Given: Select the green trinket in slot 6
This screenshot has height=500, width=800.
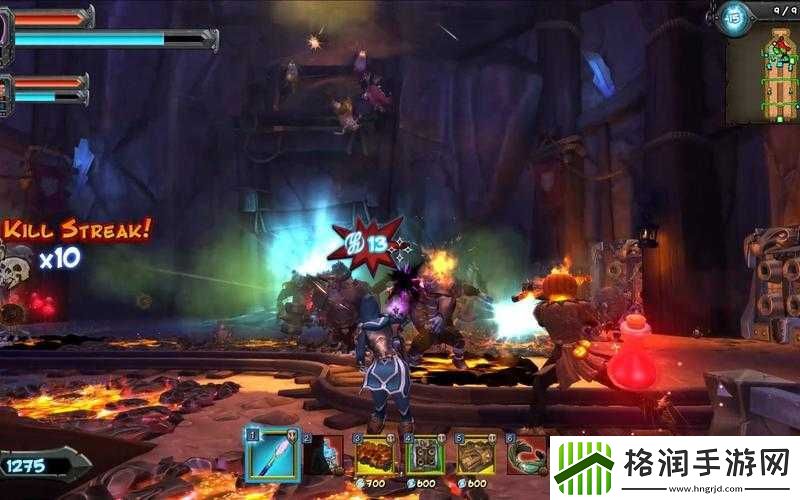Looking at the screenshot, I should [526, 455].
